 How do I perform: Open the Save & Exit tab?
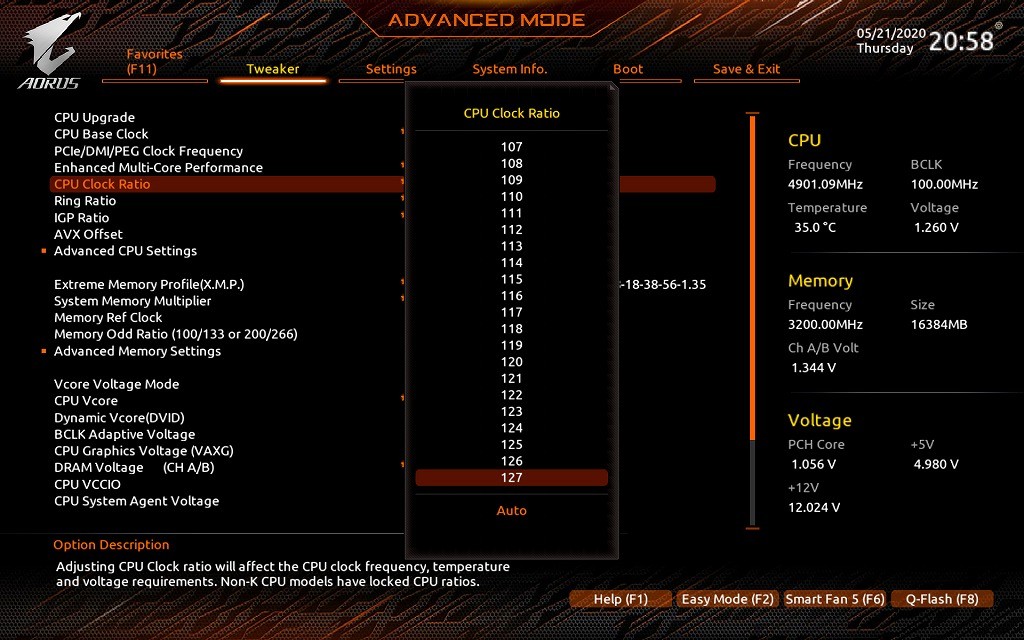(746, 69)
